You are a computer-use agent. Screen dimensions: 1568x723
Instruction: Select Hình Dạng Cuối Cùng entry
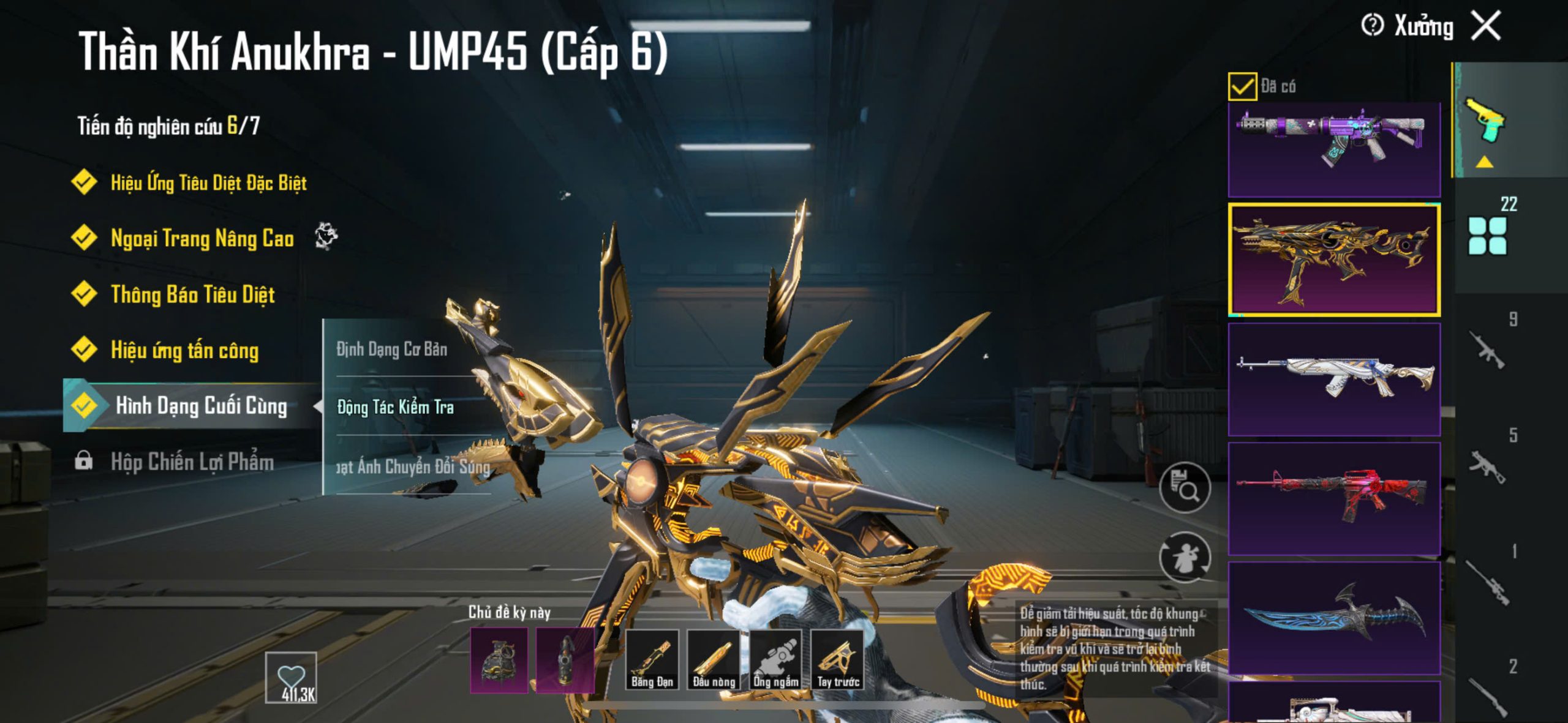click(200, 405)
